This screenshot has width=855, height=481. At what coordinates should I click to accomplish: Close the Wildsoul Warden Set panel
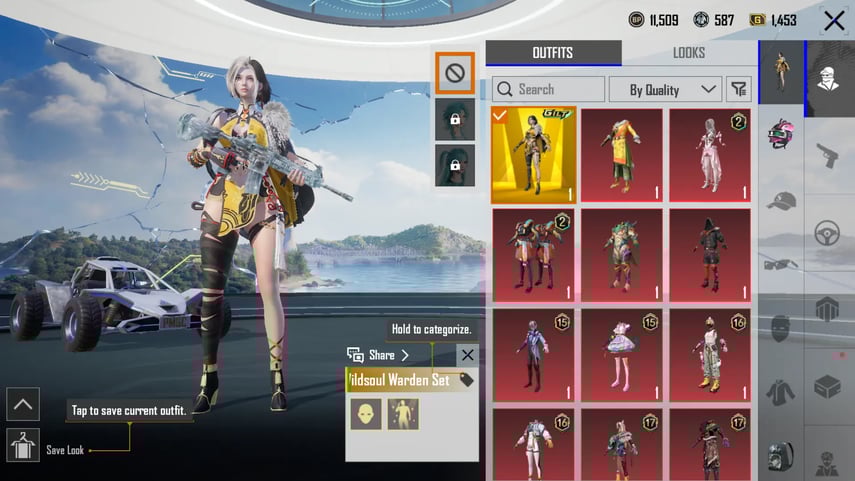click(467, 355)
